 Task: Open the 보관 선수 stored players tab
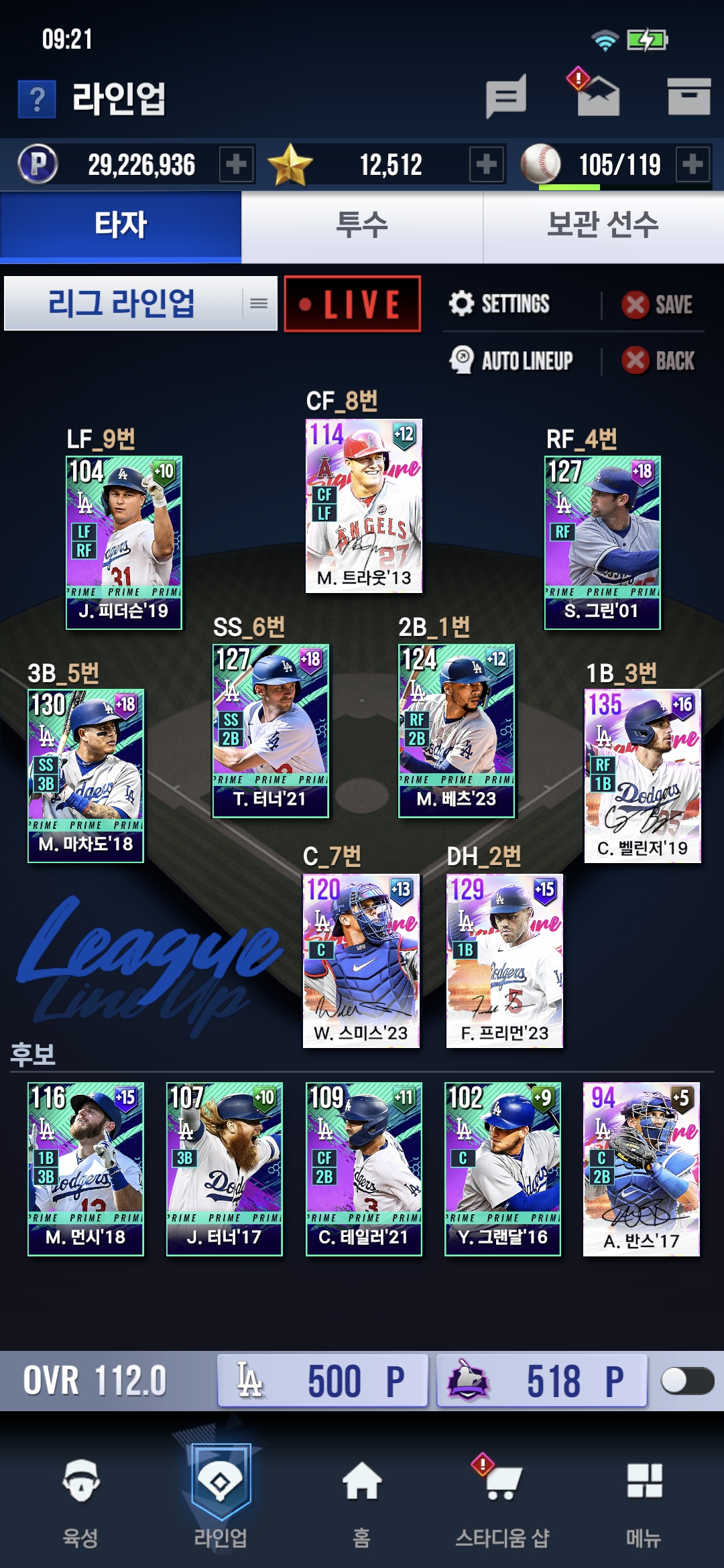pos(603,225)
